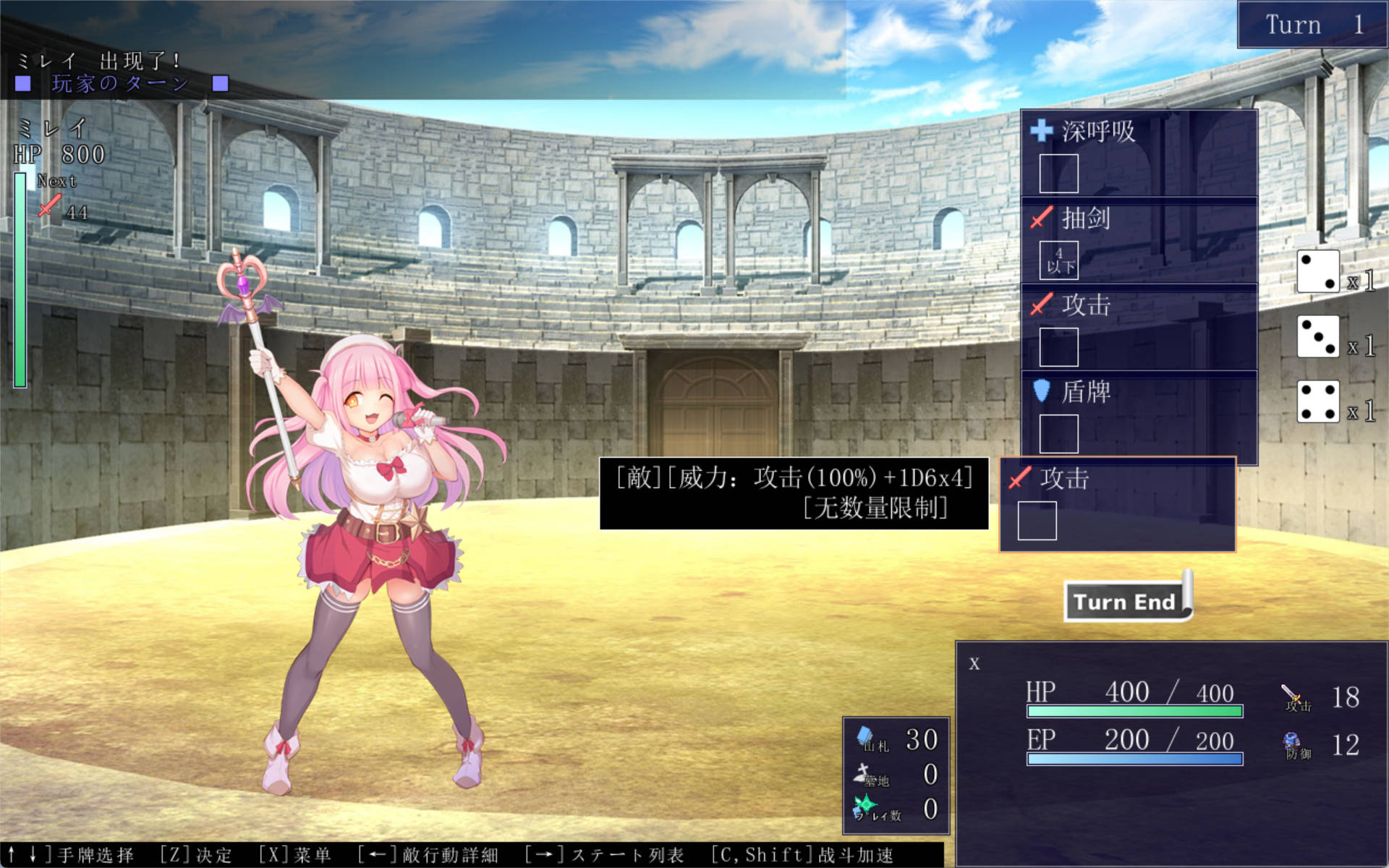Click the enemy EP 200/200 bar

[1136, 758]
